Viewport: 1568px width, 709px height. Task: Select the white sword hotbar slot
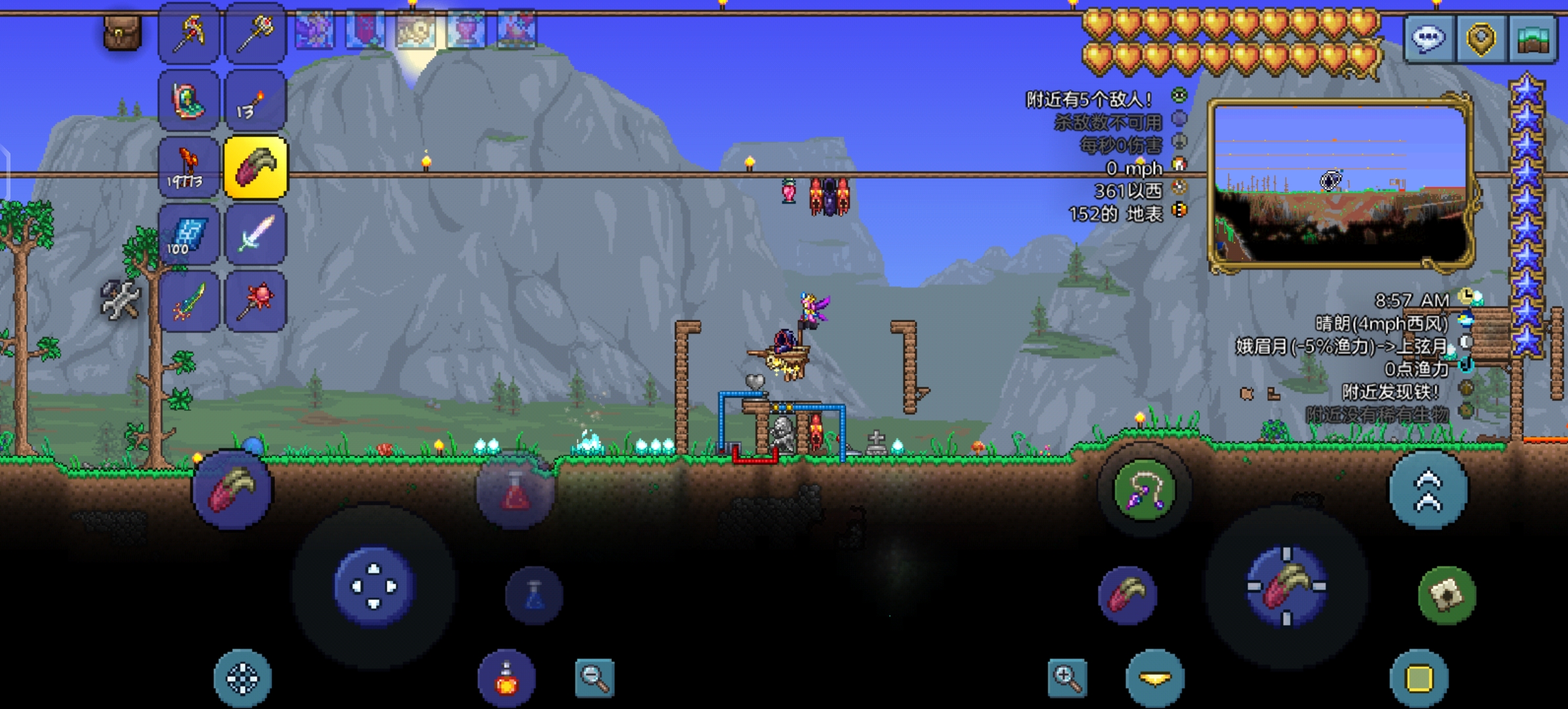pyautogui.click(x=256, y=235)
